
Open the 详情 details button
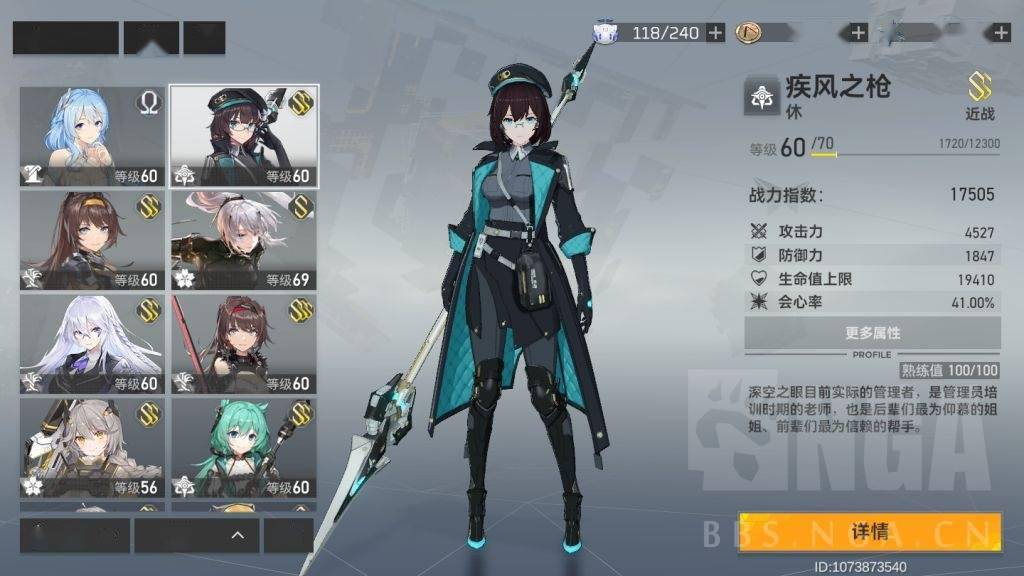point(870,532)
